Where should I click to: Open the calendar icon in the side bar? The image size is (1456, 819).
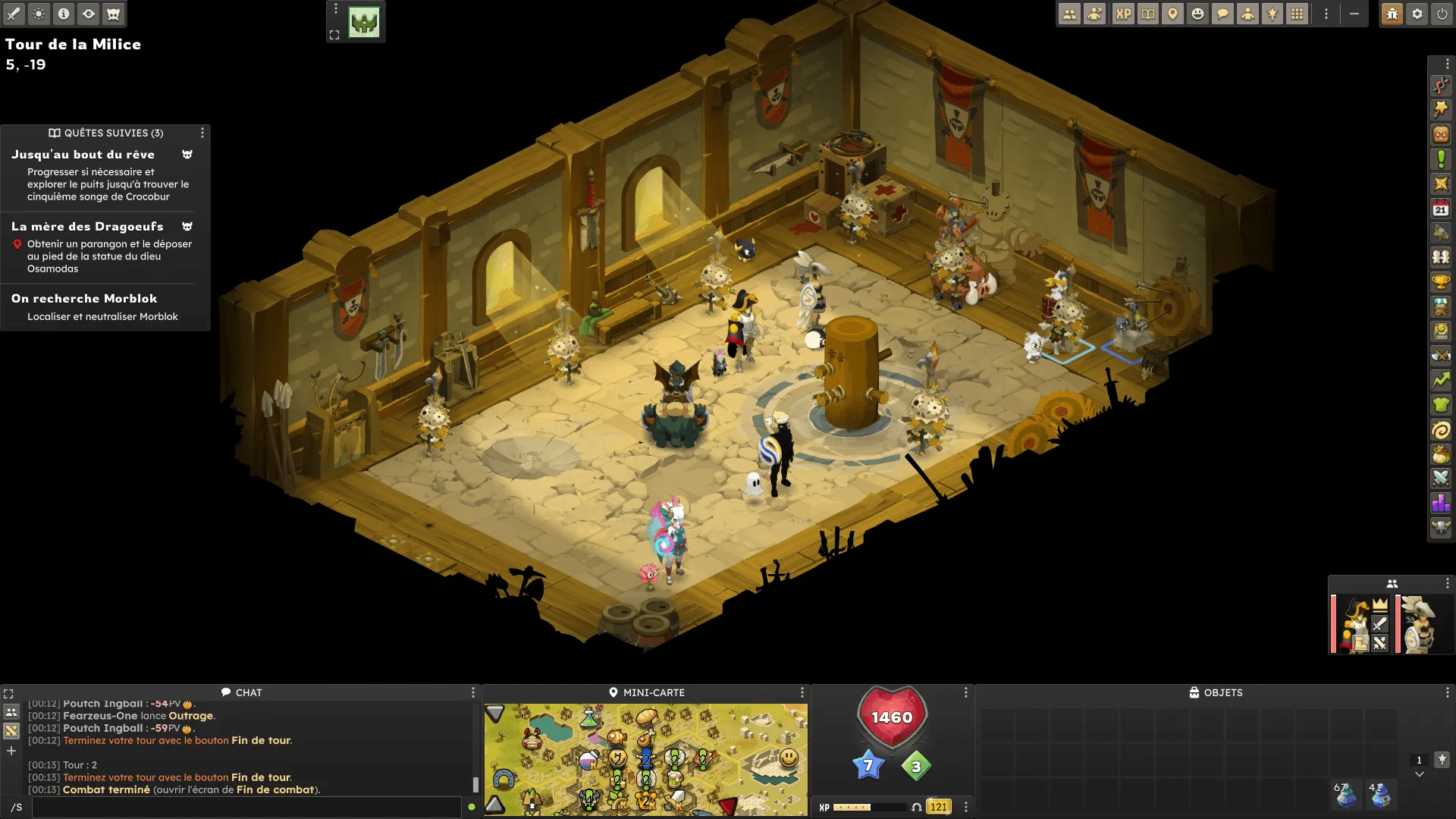pos(1441,209)
